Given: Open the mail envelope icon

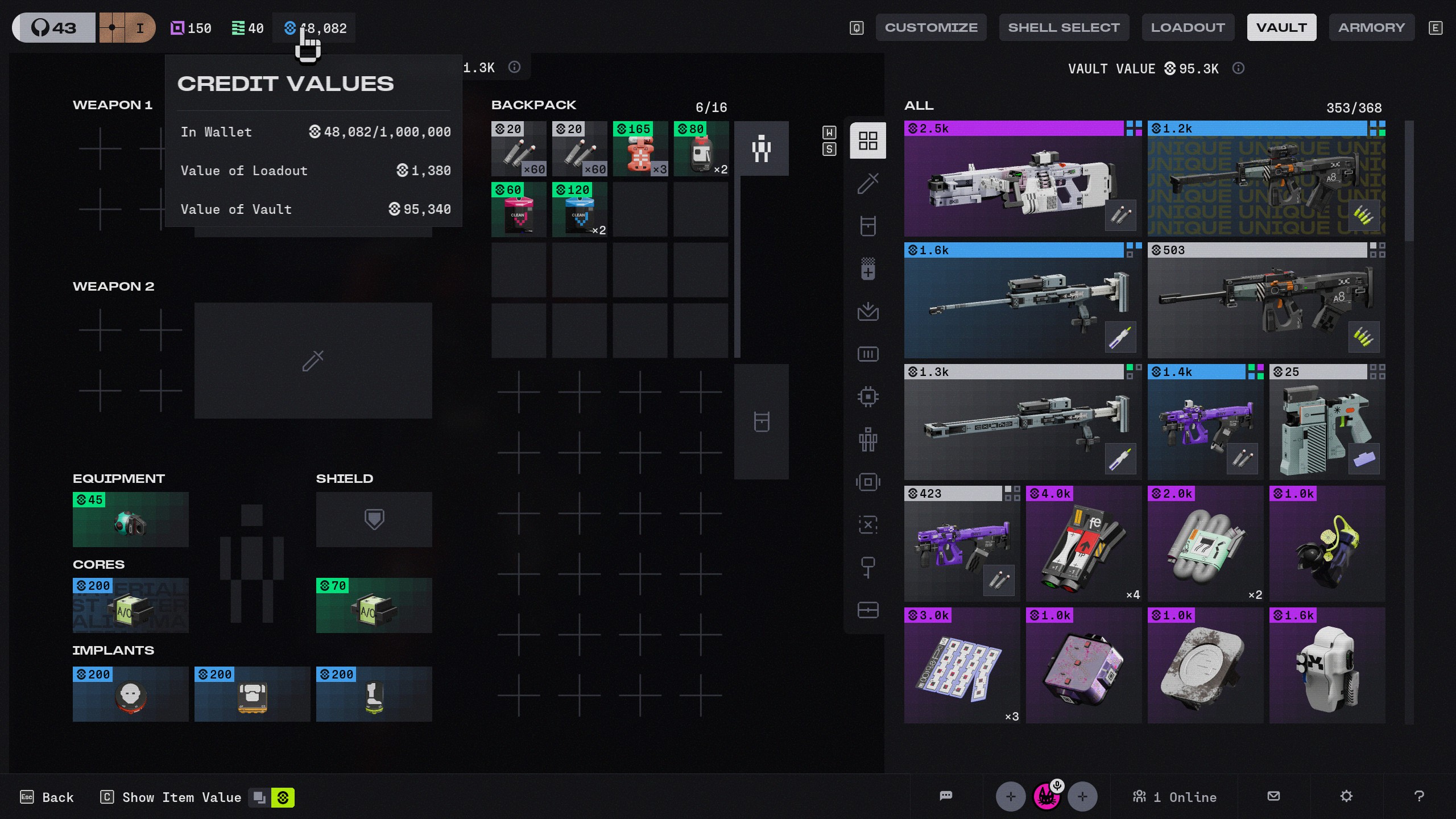Looking at the screenshot, I should [x=1273, y=796].
